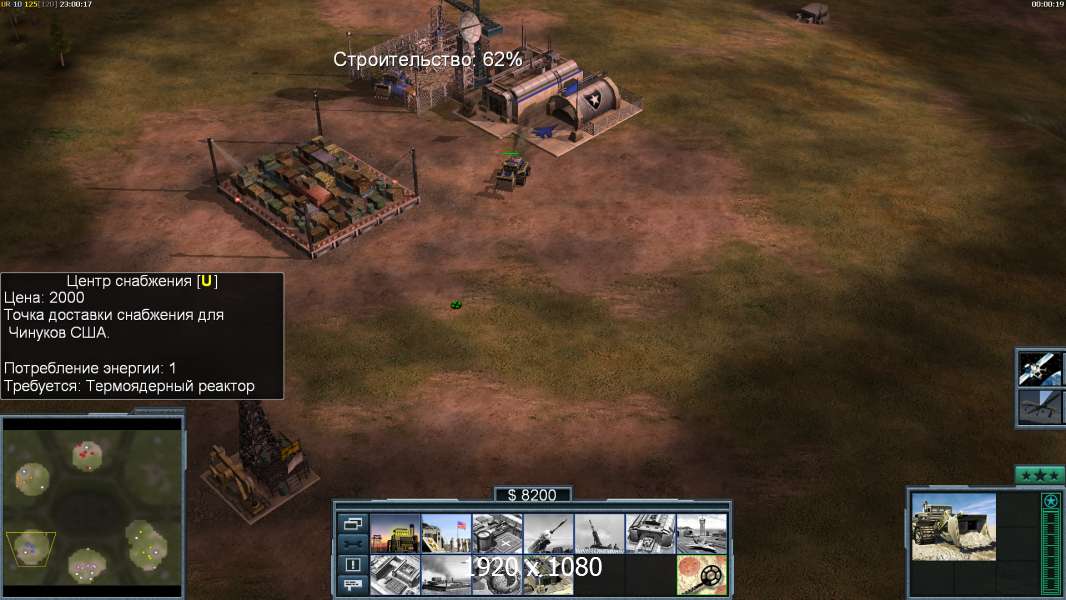Click the base area on the minimap
1066x600 pixels.
click(31, 547)
